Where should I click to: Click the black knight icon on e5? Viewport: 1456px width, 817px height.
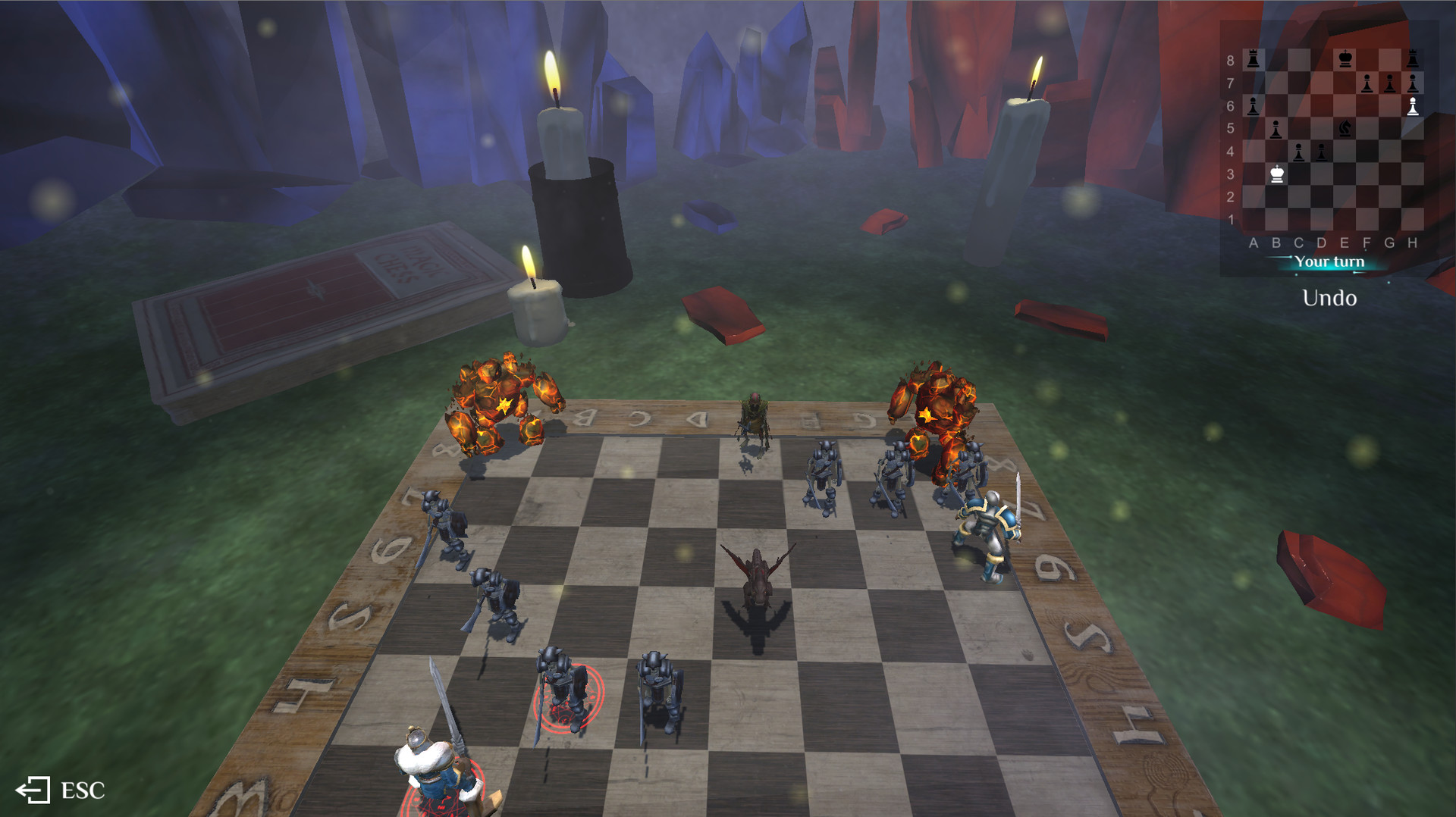pos(1345,130)
